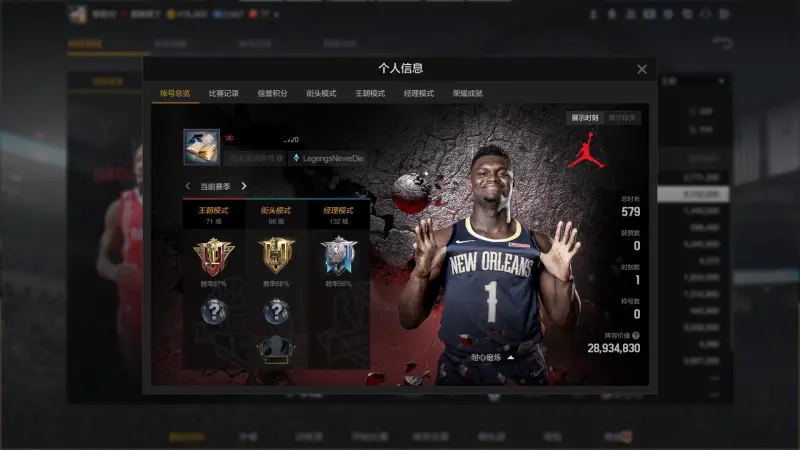Inspect the red 王朝模式 rank badge
Viewport: 800px width, 450px height.
(x=212, y=257)
